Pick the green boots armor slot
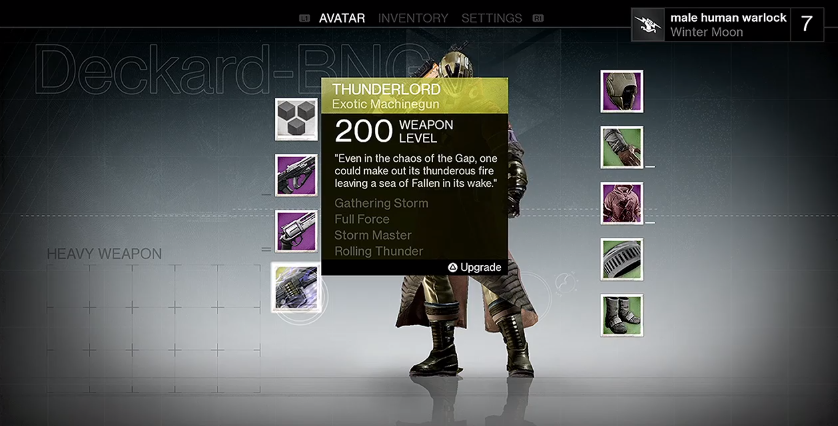This screenshot has width=838, height=426. (x=622, y=316)
